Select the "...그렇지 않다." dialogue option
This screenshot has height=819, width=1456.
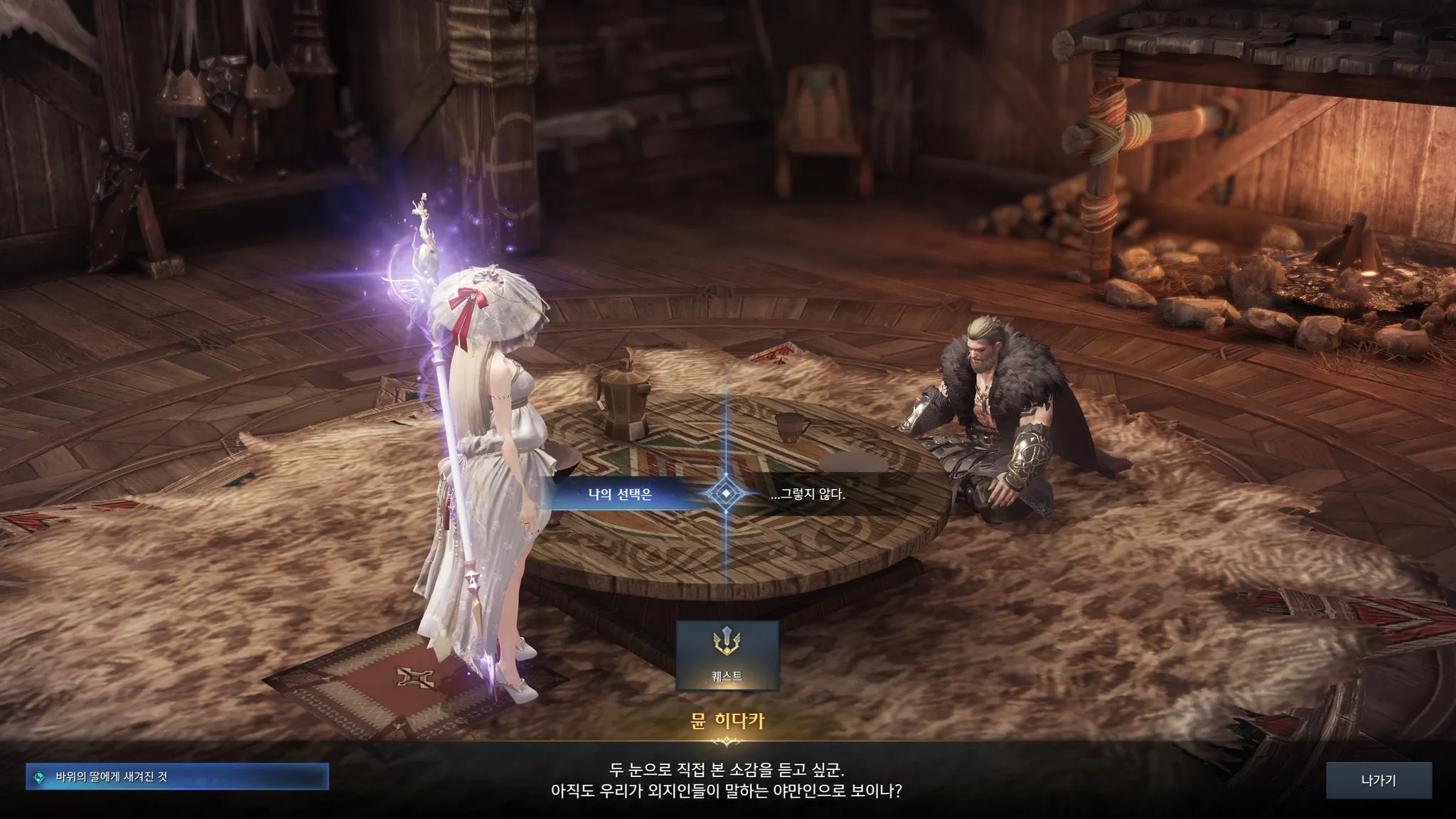pos(808,494)
